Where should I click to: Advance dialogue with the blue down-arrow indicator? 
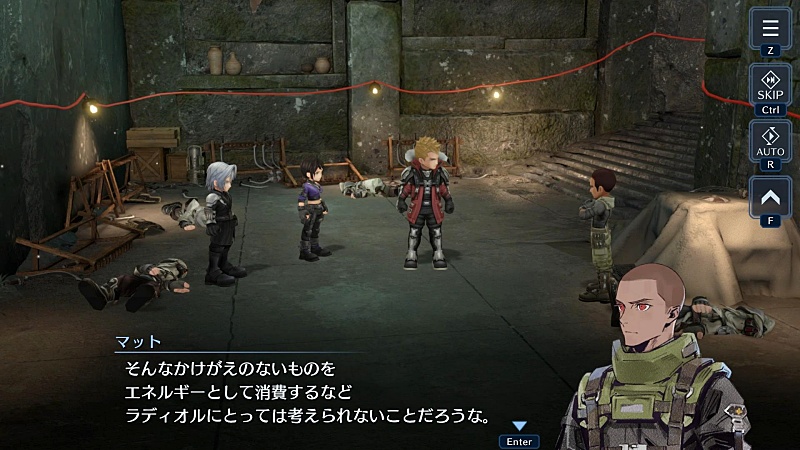click(x=519, y=427)
